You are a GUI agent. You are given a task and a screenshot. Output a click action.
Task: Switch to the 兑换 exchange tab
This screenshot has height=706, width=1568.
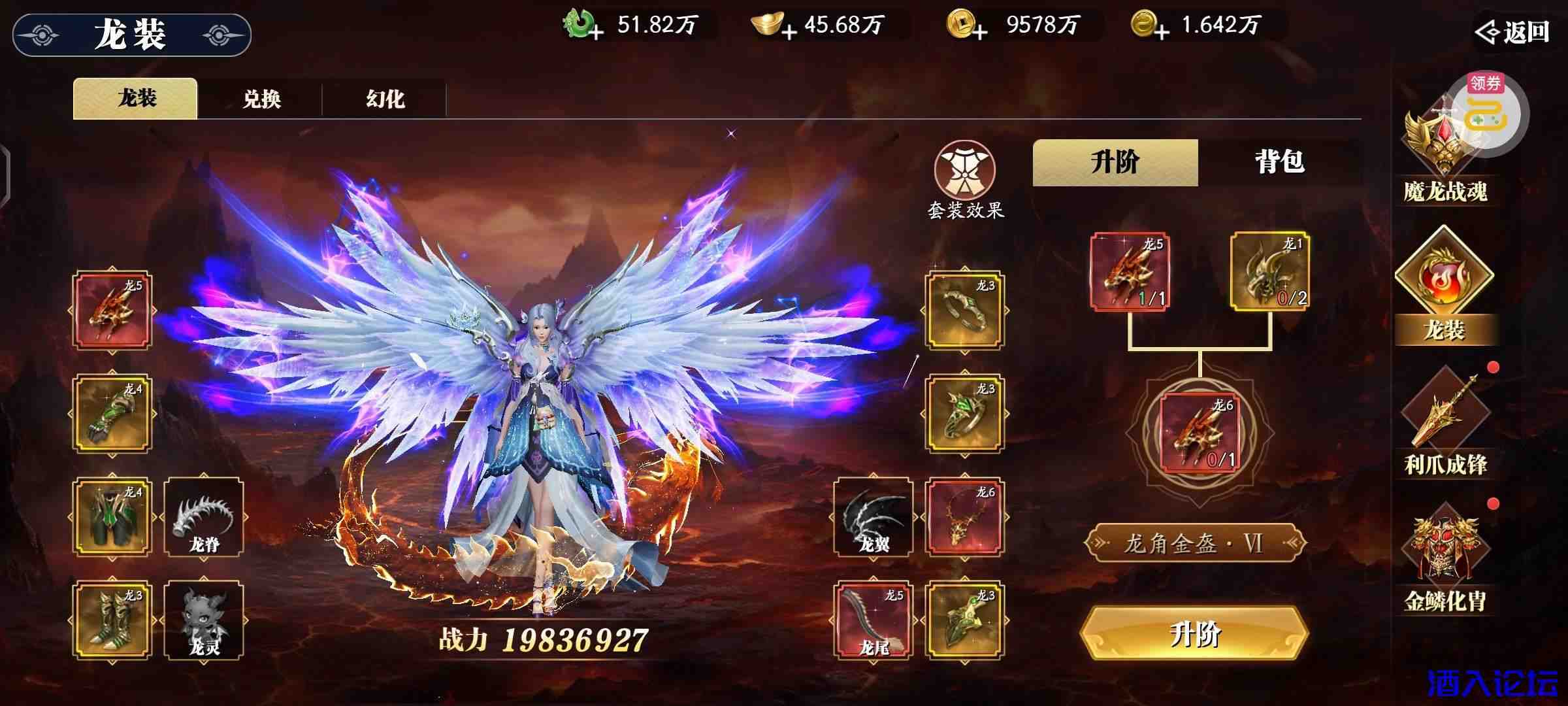(x=261, y=98)
